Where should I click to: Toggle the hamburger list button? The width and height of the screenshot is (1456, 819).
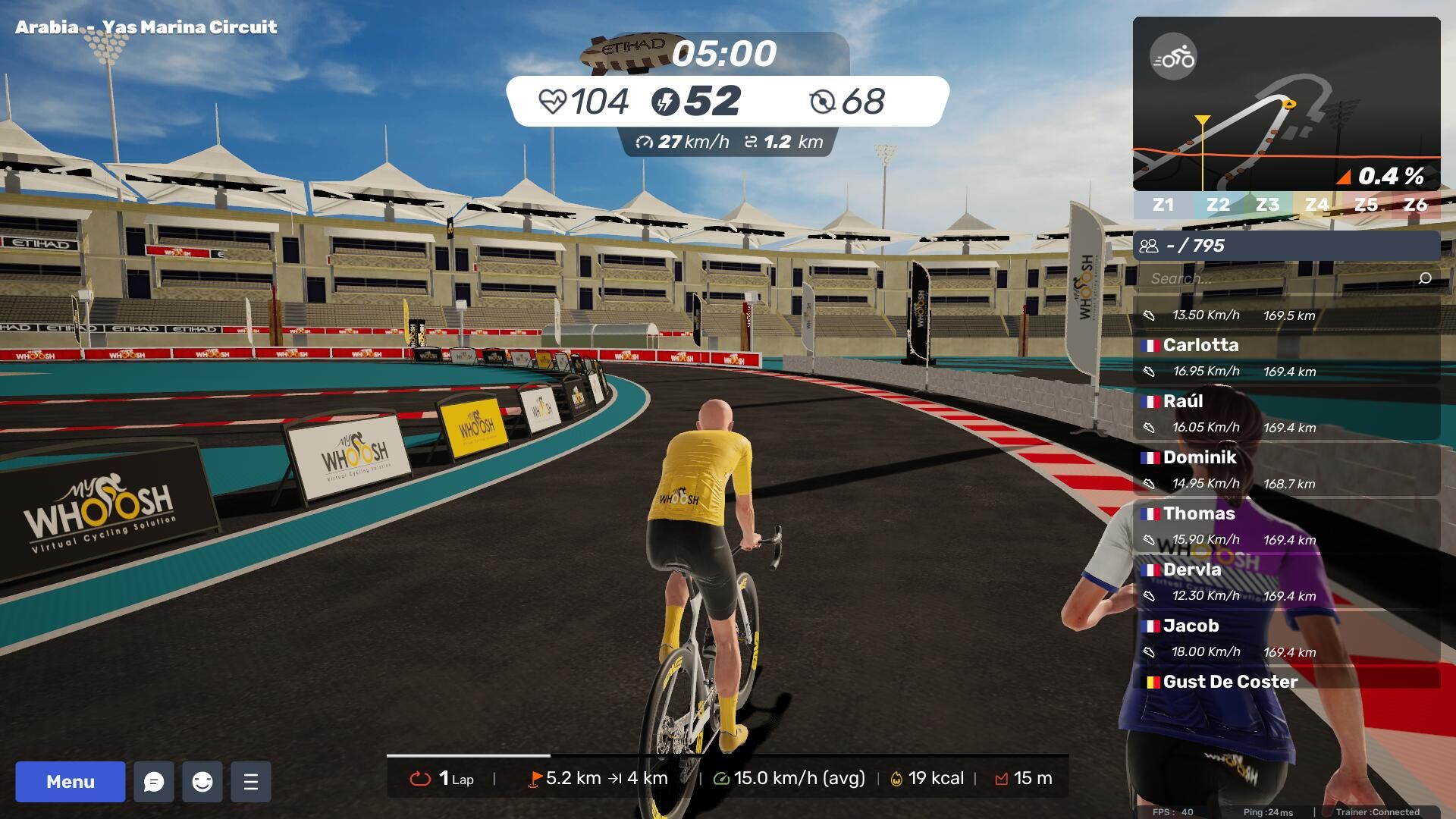pyautogui.click(x=251, y=781)
